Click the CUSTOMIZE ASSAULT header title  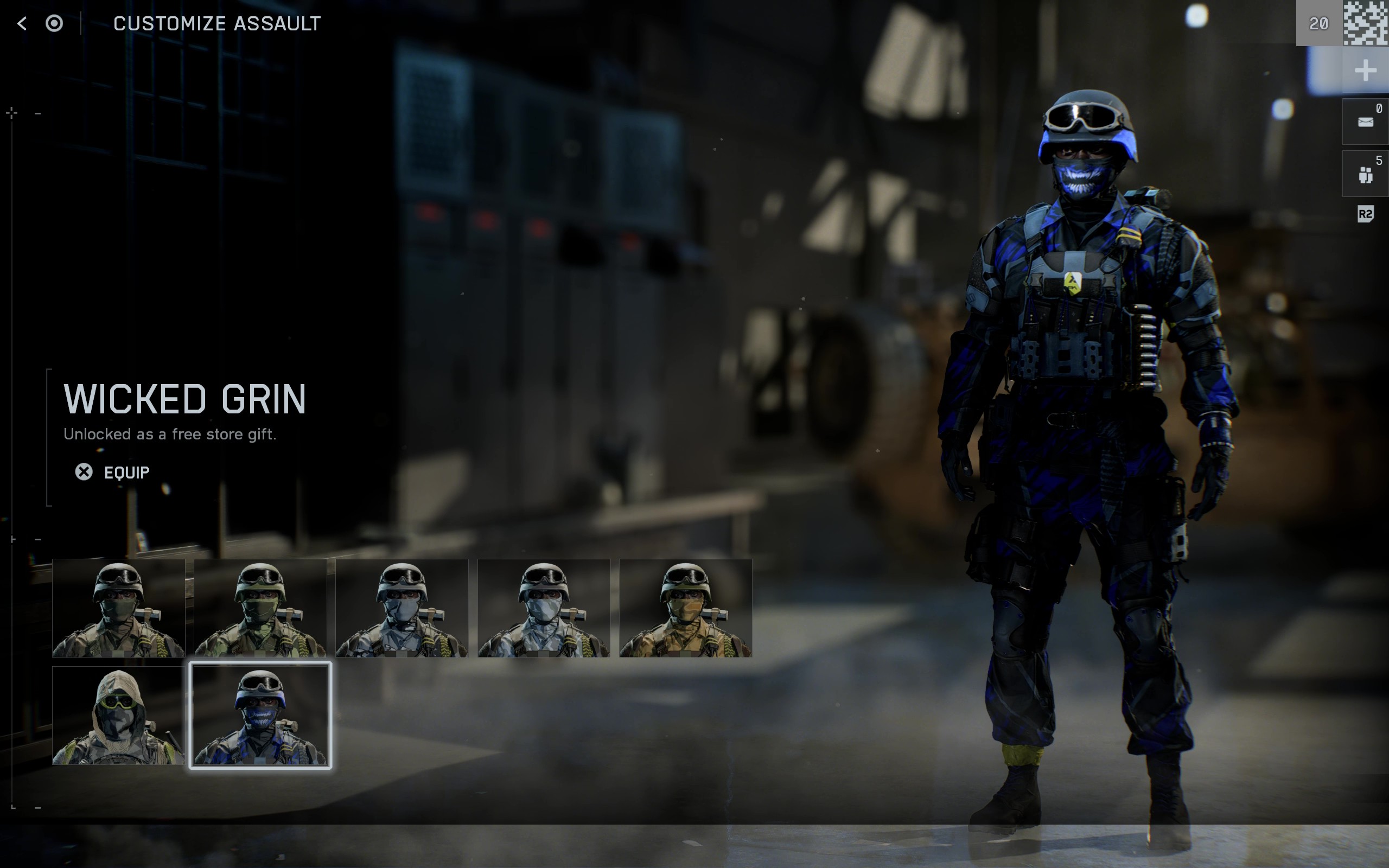[x=217, y=23]
